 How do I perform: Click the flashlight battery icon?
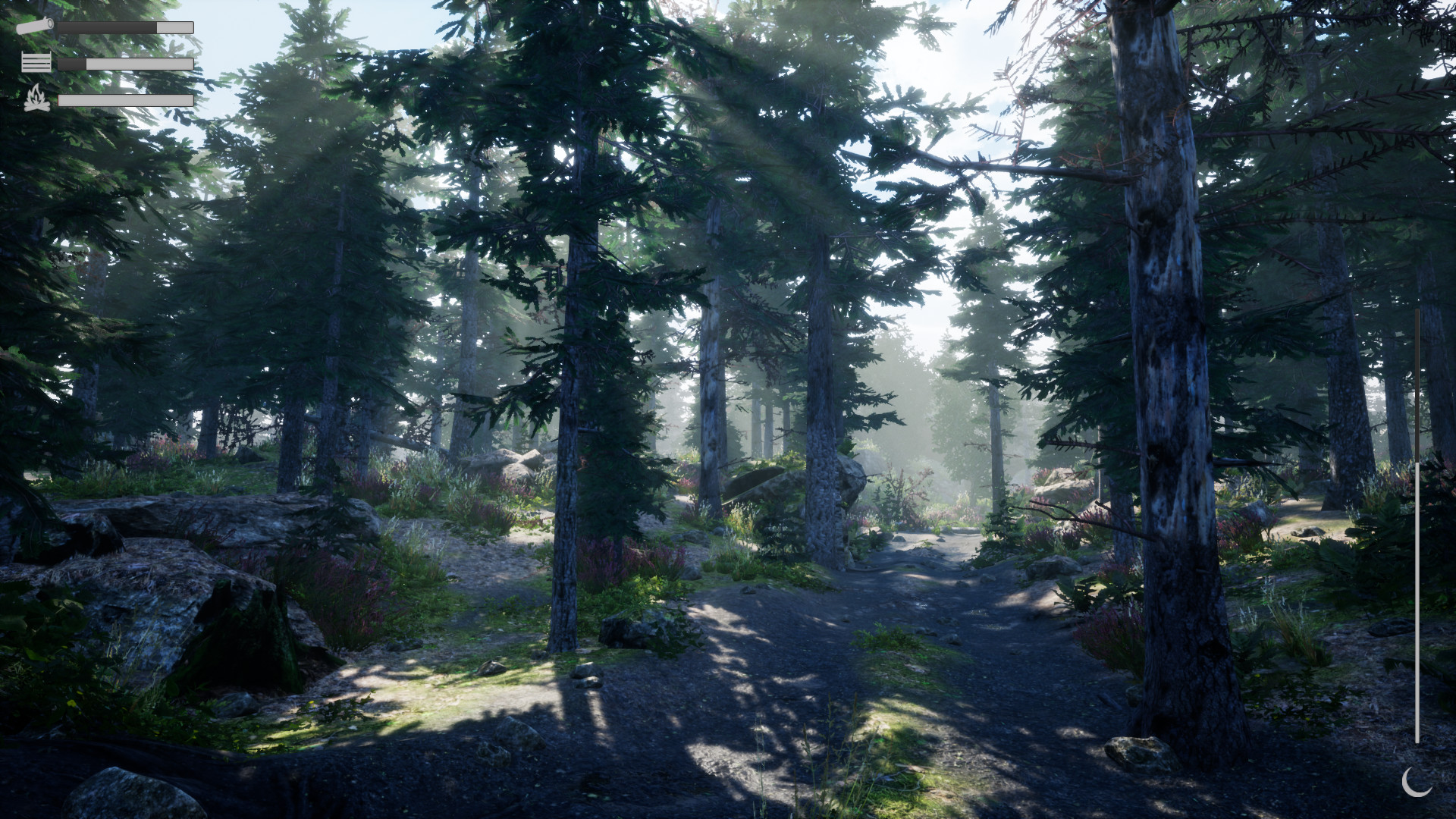pyautogui.click(x=34, y=25)
